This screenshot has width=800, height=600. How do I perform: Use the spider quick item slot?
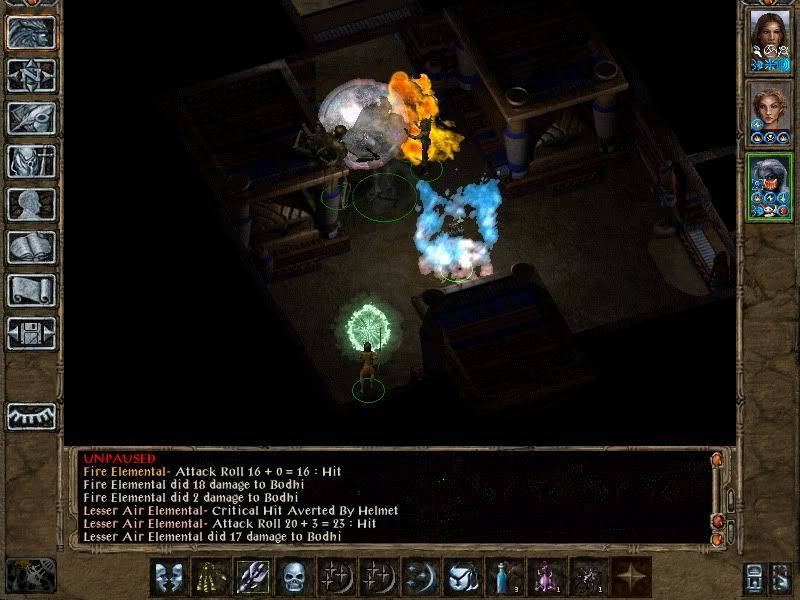(590, 577)
